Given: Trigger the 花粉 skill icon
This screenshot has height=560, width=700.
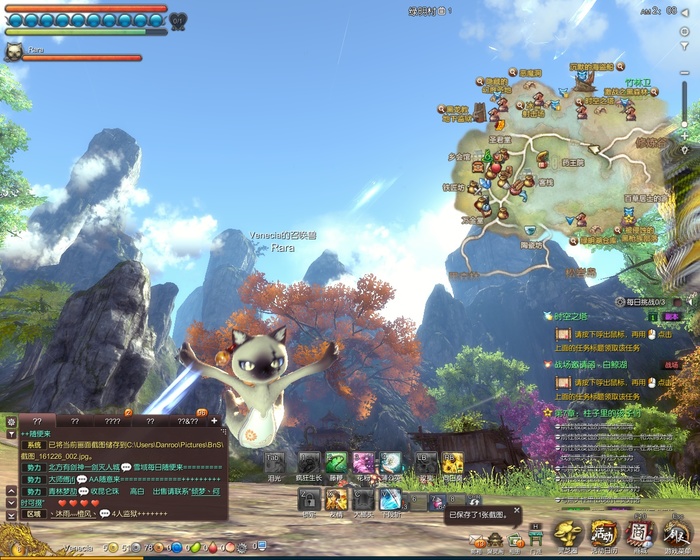Looking at the screenshot, I should (x=363, y=462).
